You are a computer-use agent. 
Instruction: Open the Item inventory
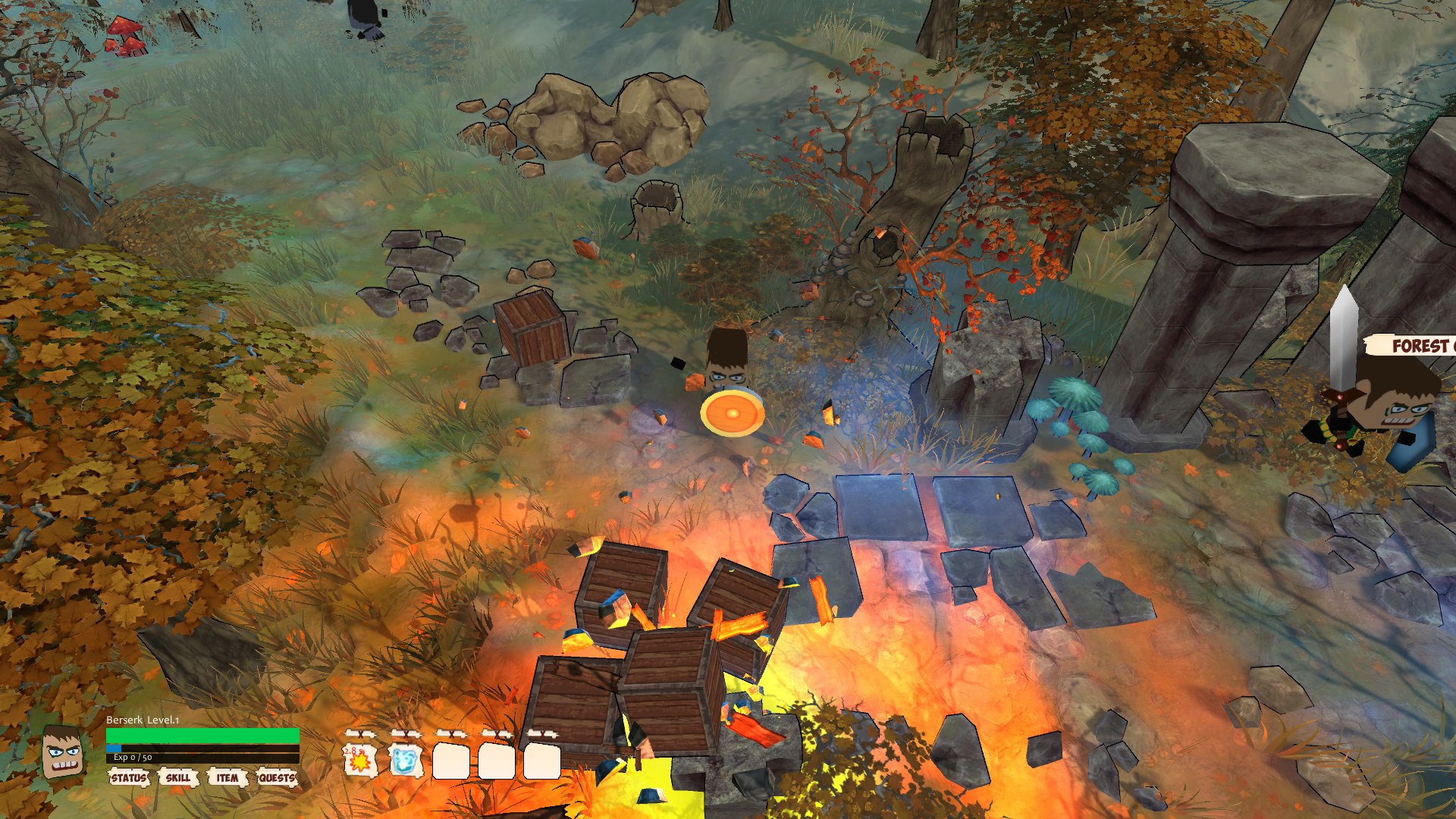pos(227,778)
